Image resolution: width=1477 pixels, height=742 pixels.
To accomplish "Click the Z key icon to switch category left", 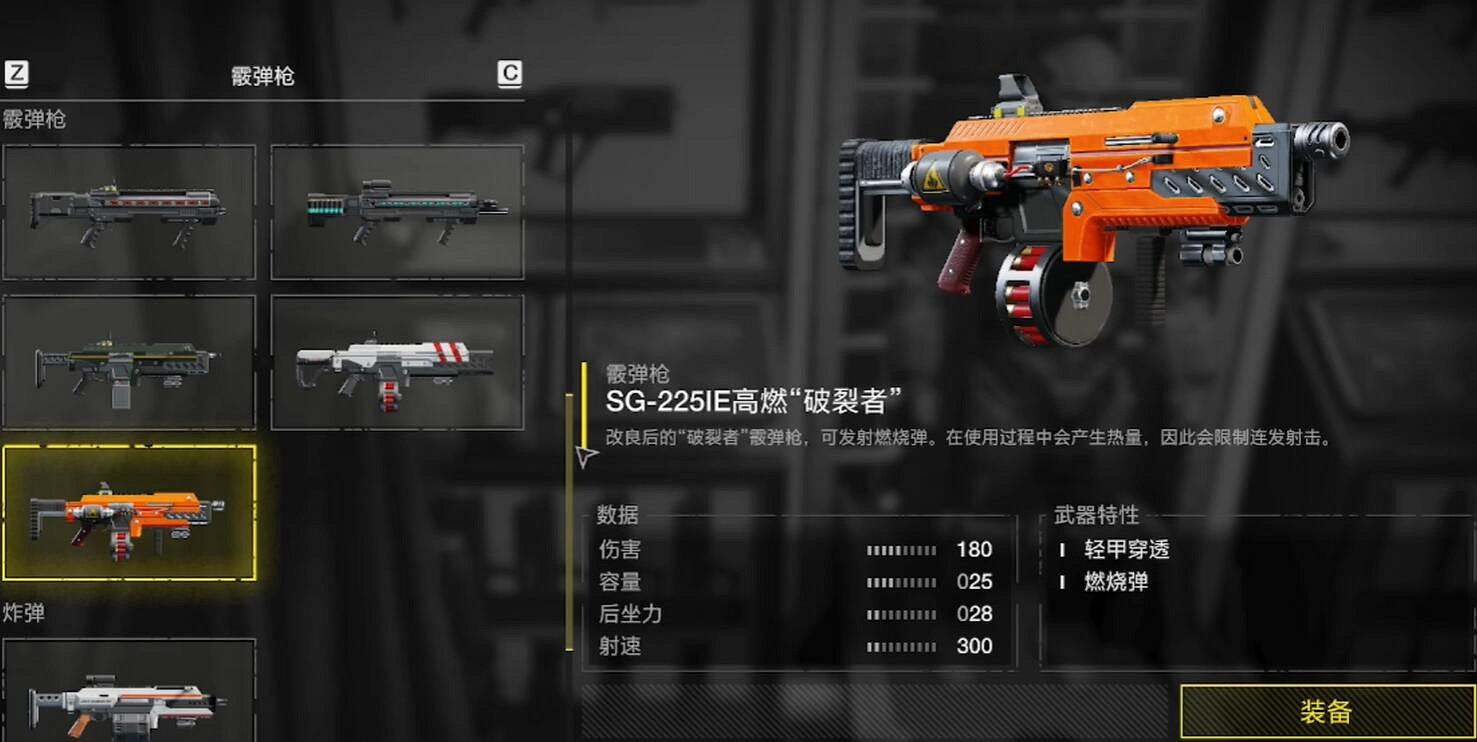I will tap(15, 73).
